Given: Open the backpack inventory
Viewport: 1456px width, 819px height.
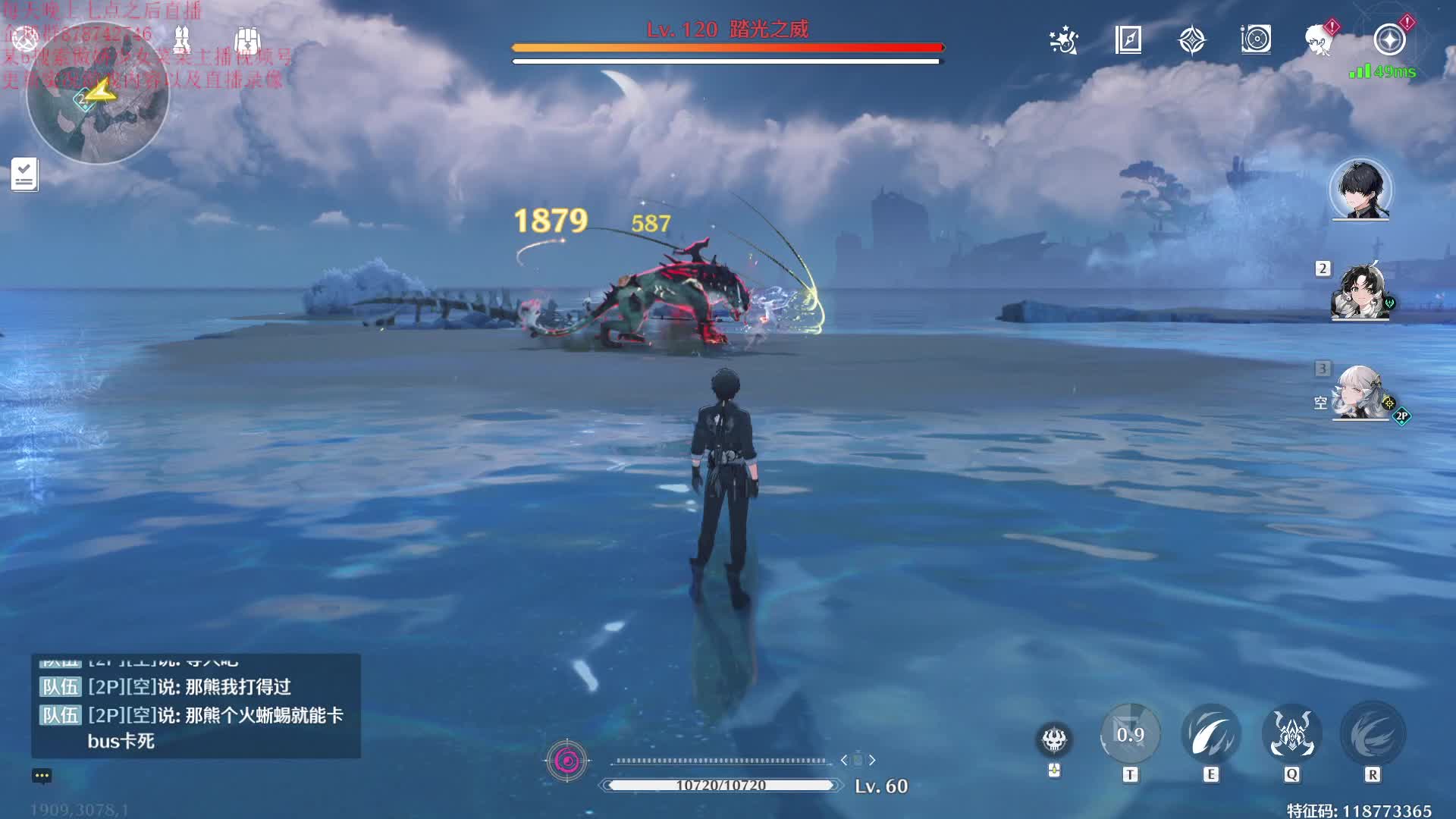Looking at the screenshot, I should [x=247, y=39].
